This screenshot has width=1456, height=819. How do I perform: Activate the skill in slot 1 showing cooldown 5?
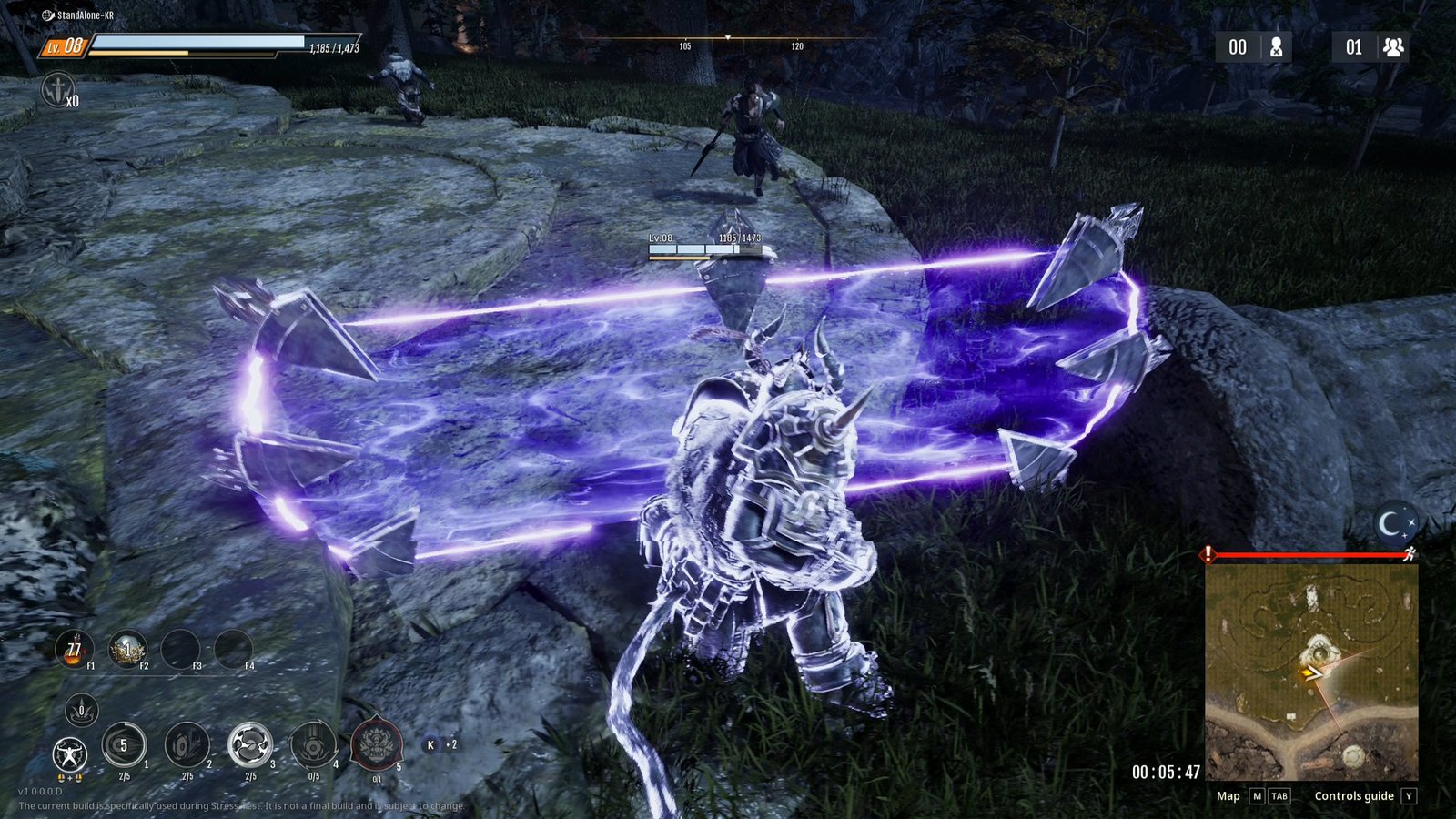coord(124,746)
